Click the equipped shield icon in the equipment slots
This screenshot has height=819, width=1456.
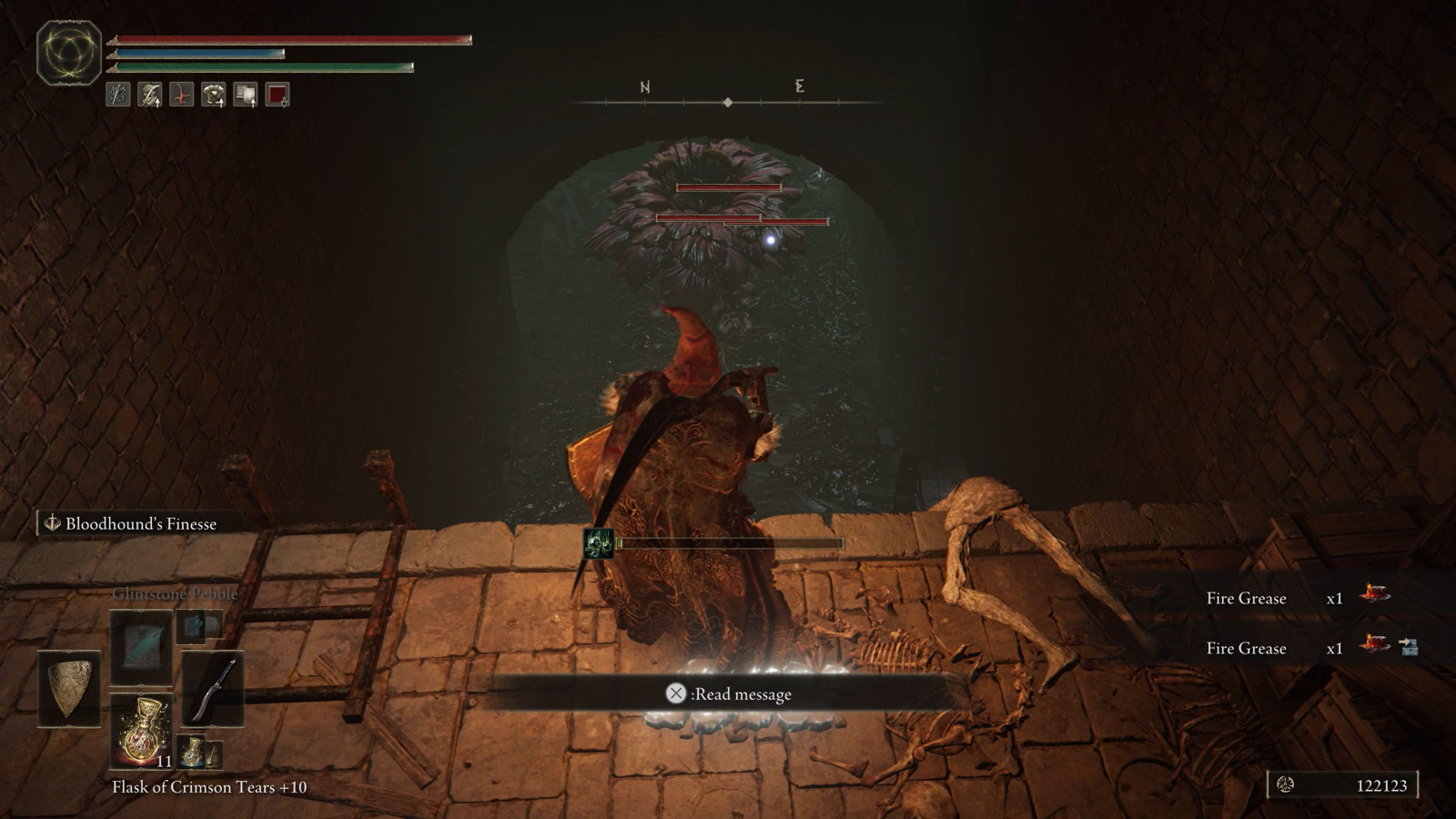[67, 688]
